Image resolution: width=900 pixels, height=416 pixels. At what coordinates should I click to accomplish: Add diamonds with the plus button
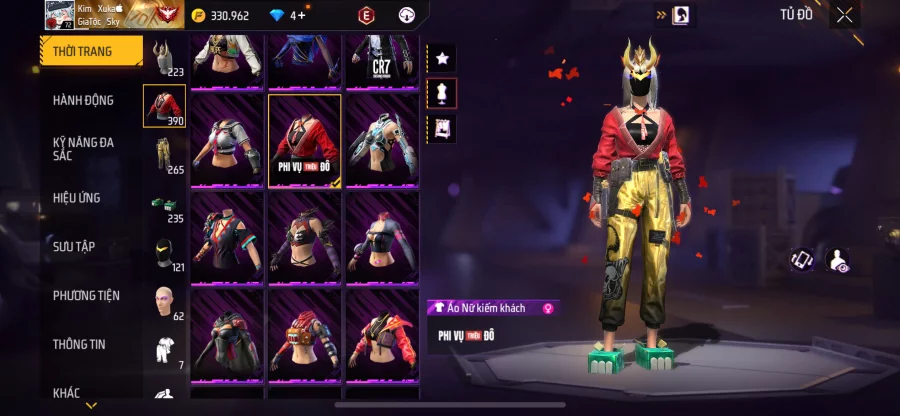click(302, 15)
